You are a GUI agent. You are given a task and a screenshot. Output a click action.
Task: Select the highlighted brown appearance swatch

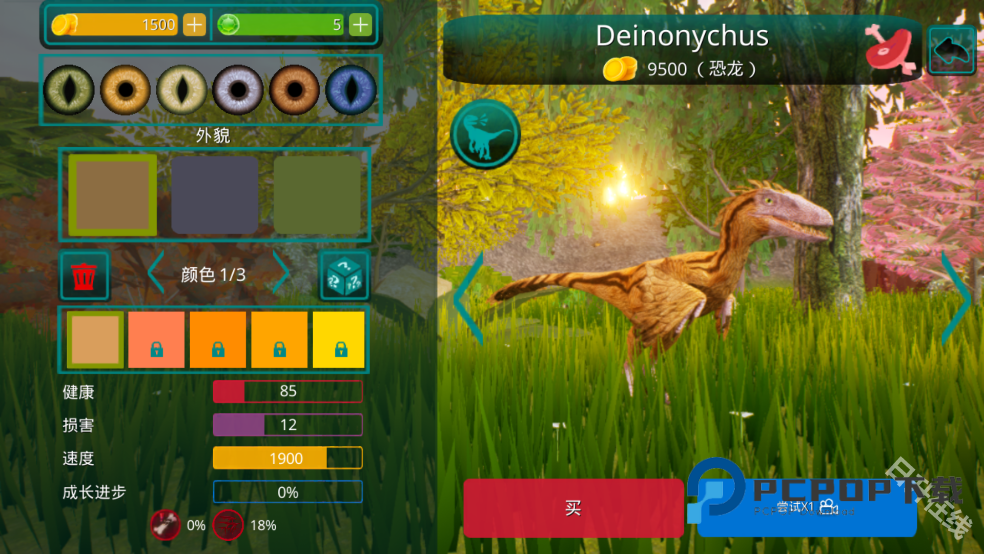(112, 195)
